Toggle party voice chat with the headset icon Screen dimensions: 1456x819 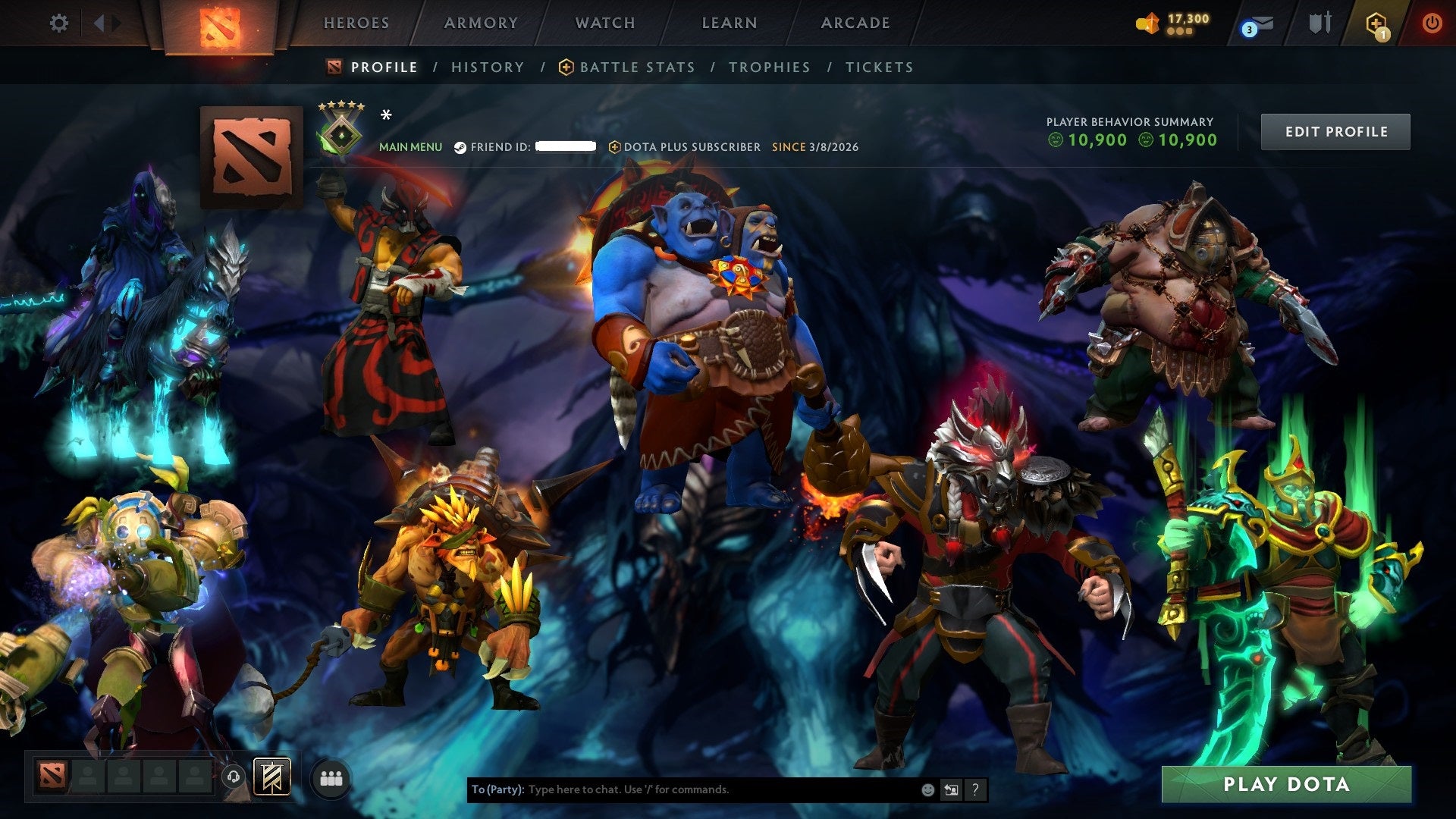(234, 776)
